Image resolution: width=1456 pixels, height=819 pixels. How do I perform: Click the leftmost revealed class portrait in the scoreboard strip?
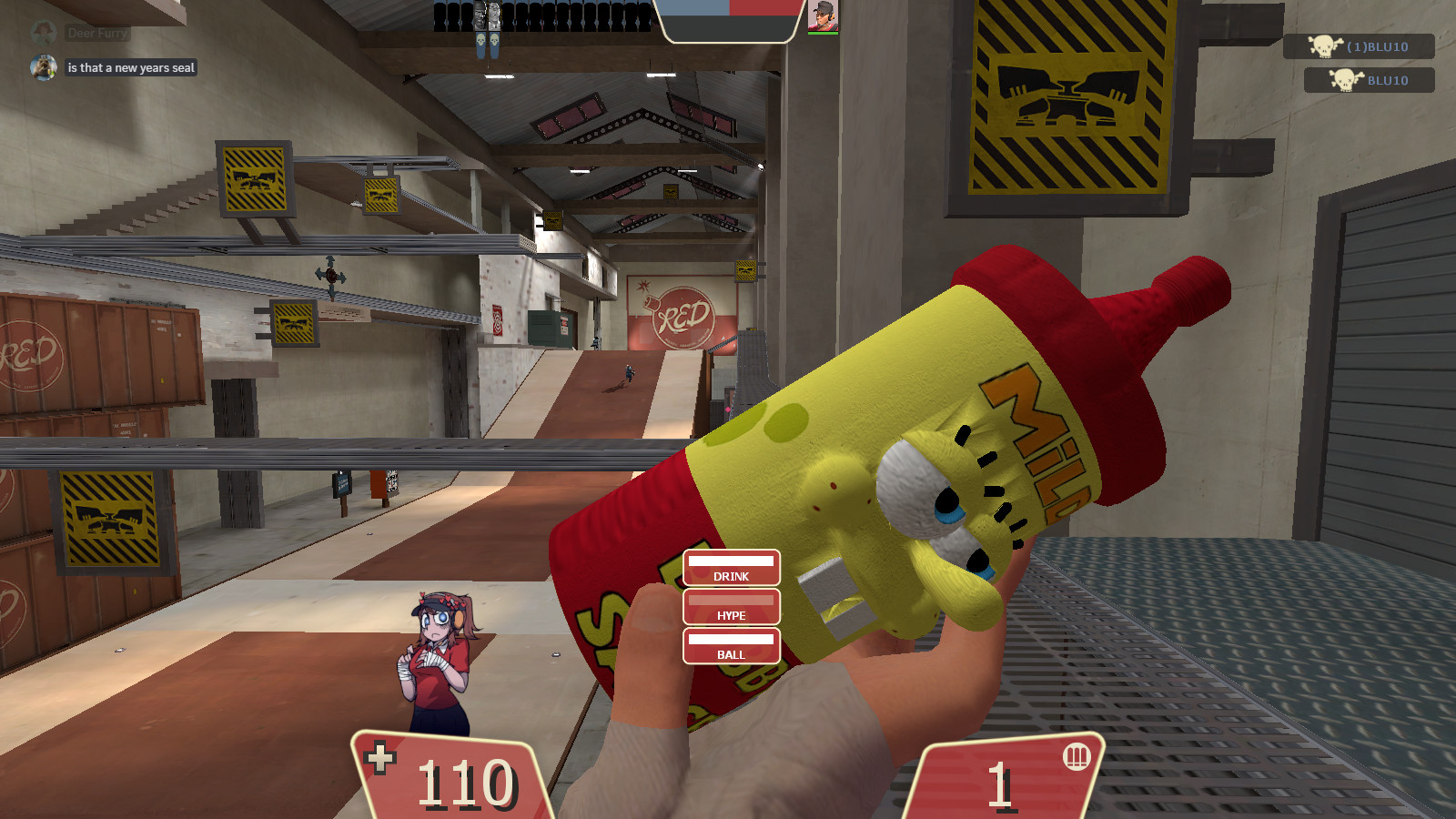click(x=480, y=15)
